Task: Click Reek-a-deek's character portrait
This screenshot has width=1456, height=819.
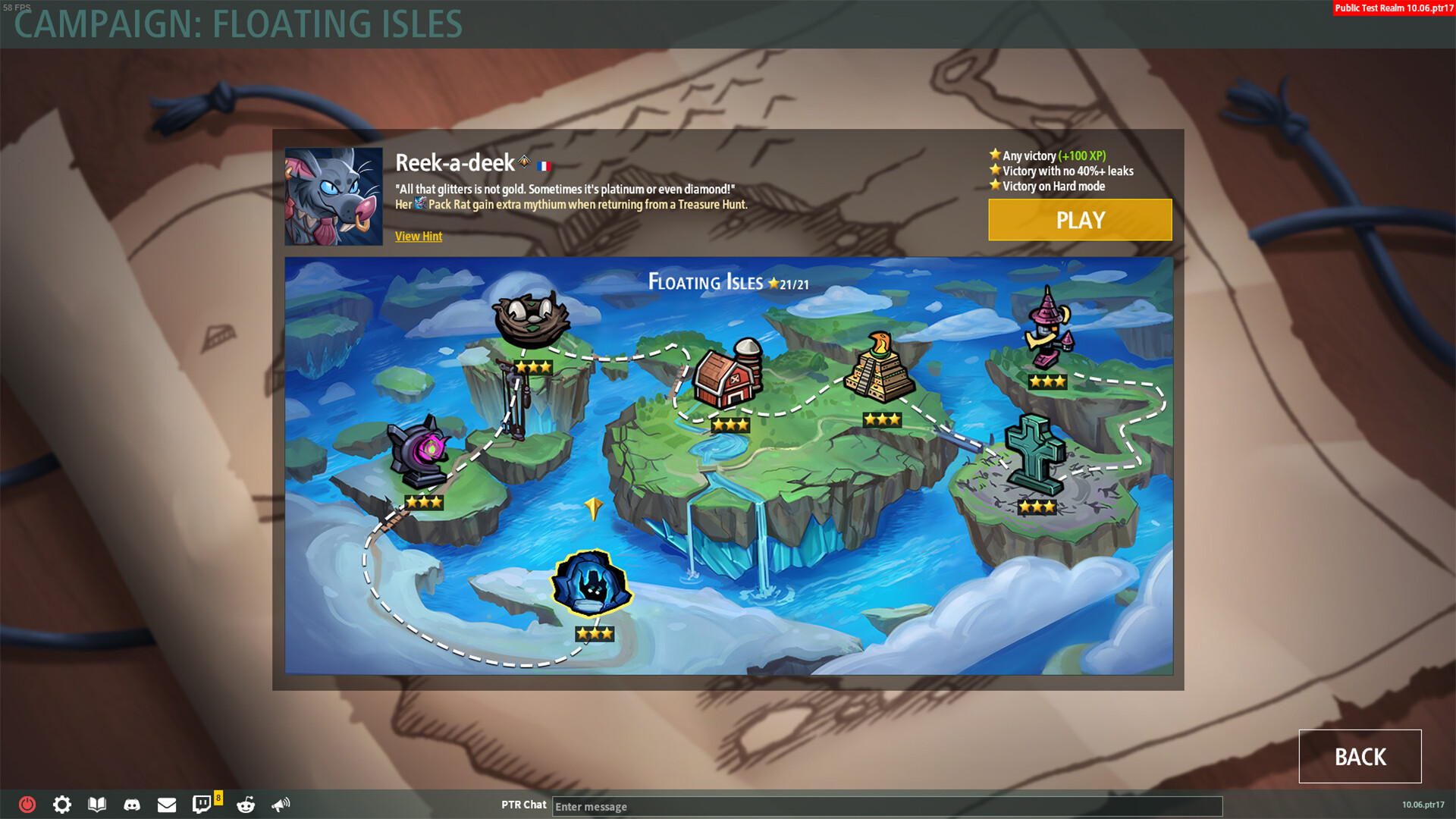Action: click(334, 196)
